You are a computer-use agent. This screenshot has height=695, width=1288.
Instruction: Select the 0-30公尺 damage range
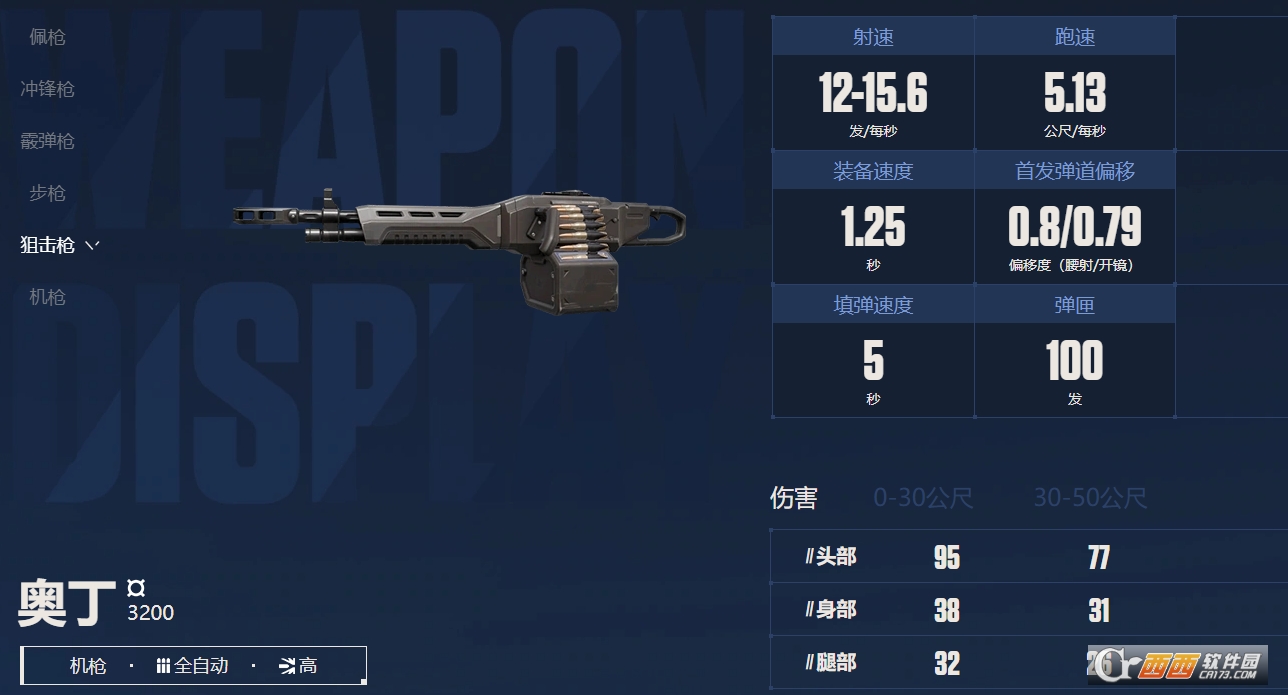coord(923,498)
